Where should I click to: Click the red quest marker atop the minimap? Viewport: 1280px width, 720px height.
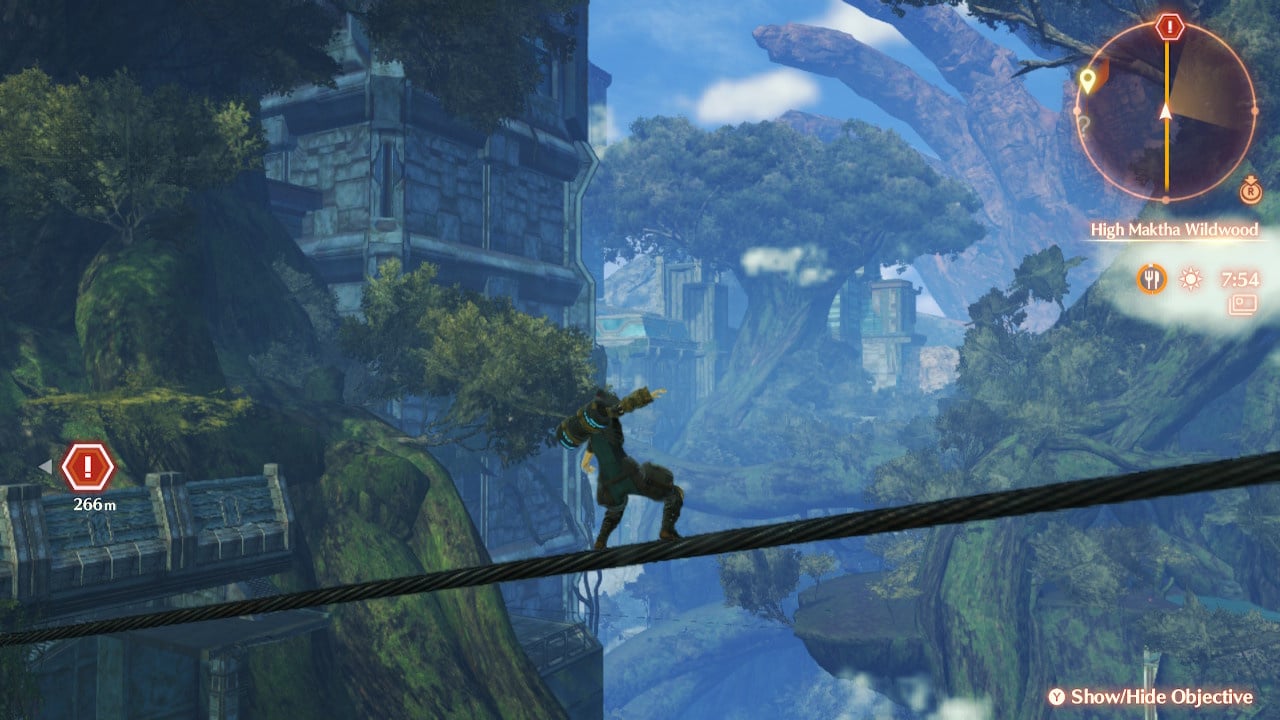tap(1167, 27)
